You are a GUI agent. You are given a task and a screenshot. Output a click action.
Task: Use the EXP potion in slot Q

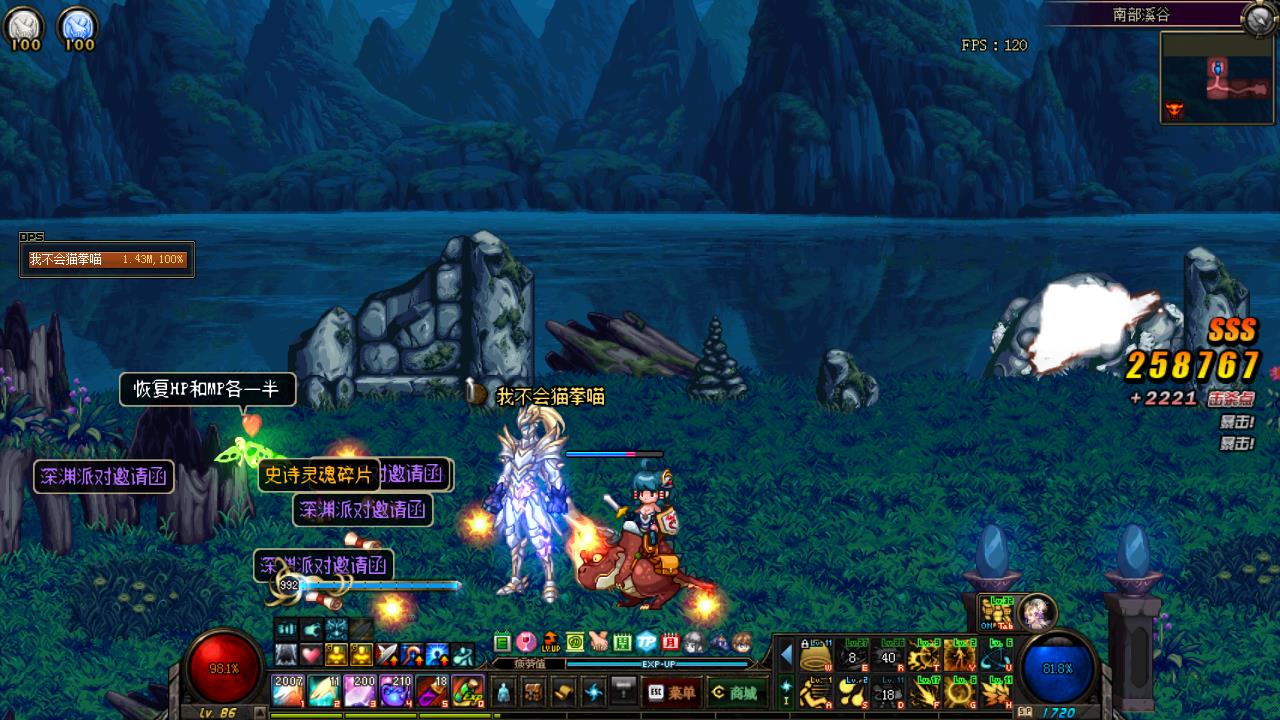[468, 691]
